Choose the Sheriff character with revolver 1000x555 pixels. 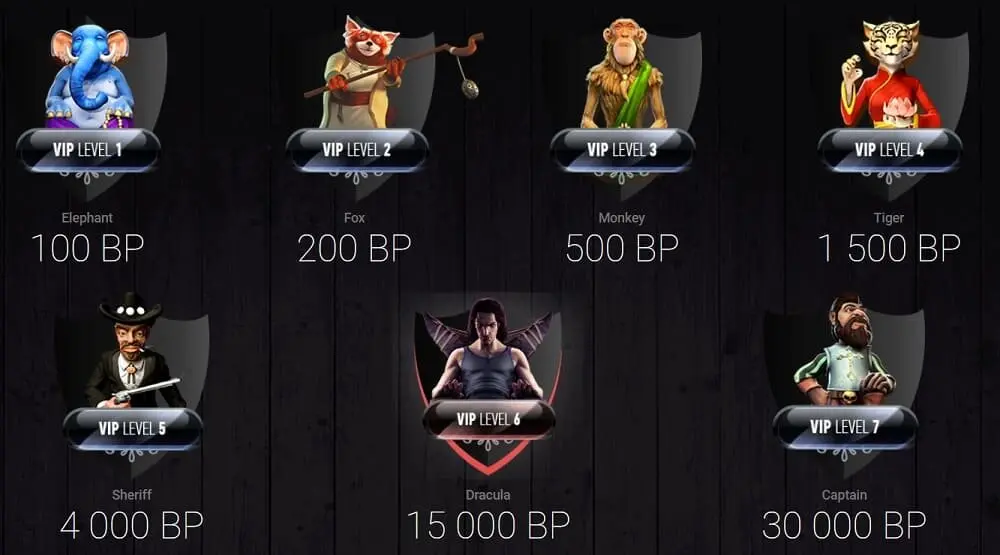coord(135,355)
